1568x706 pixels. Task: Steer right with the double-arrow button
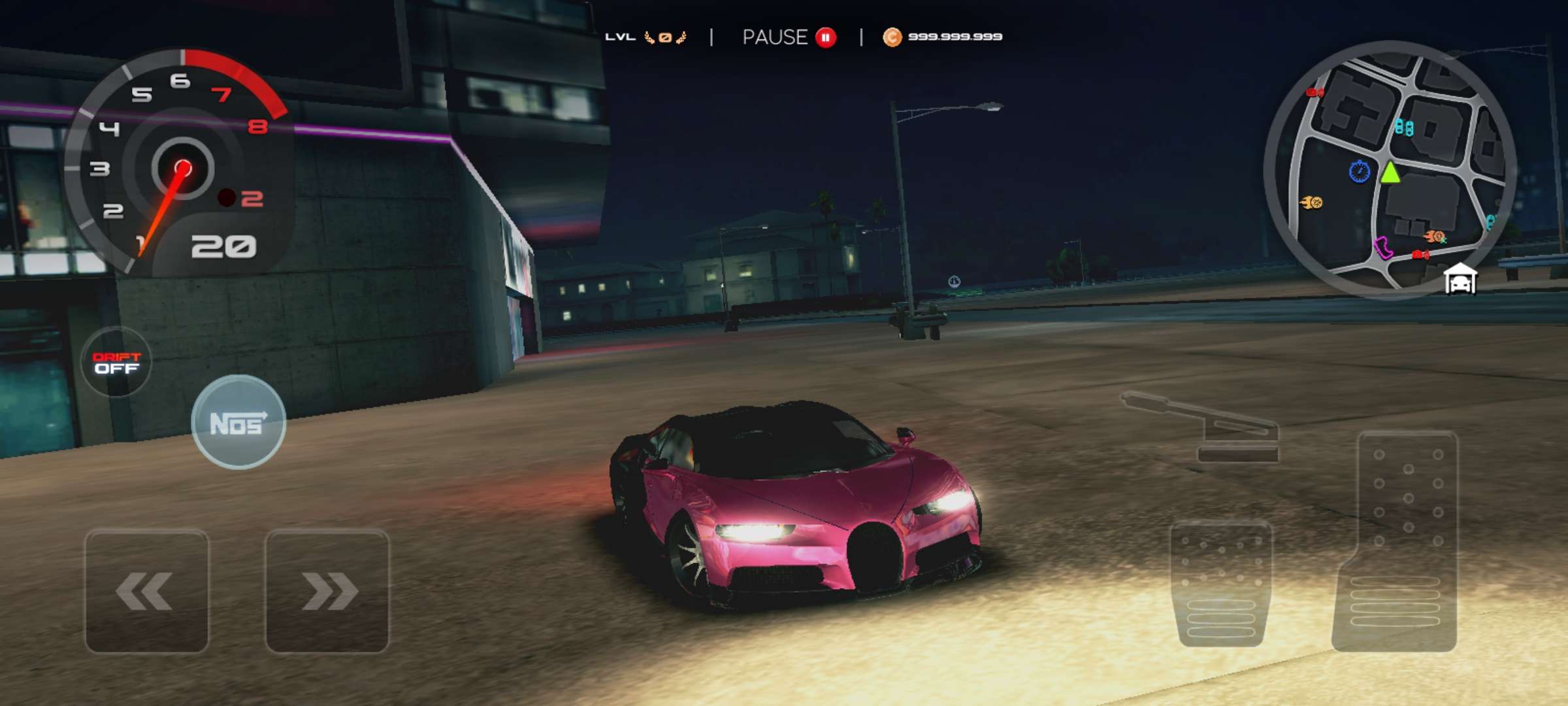pos(327,590)
